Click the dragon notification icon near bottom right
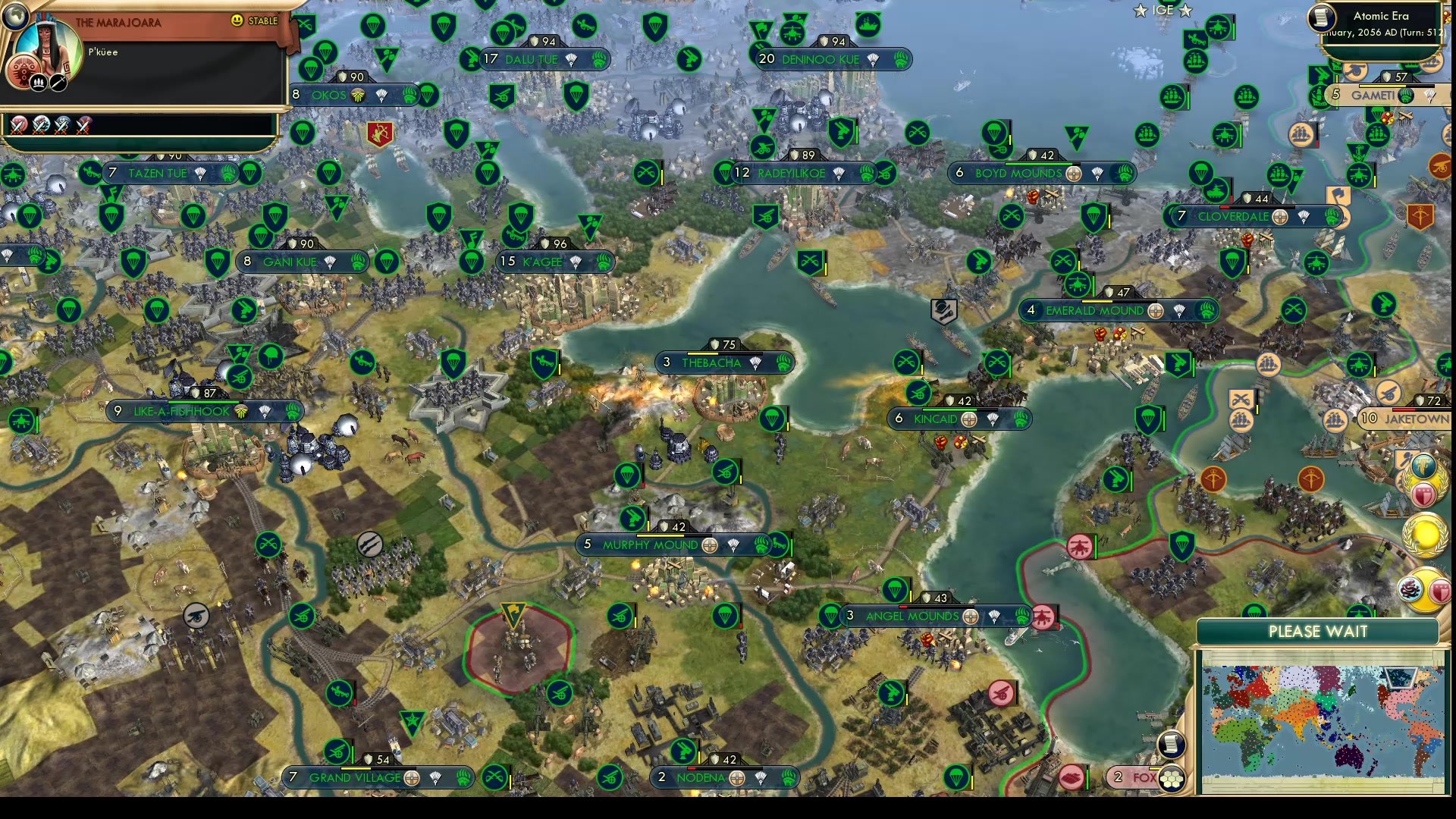 1410,588
